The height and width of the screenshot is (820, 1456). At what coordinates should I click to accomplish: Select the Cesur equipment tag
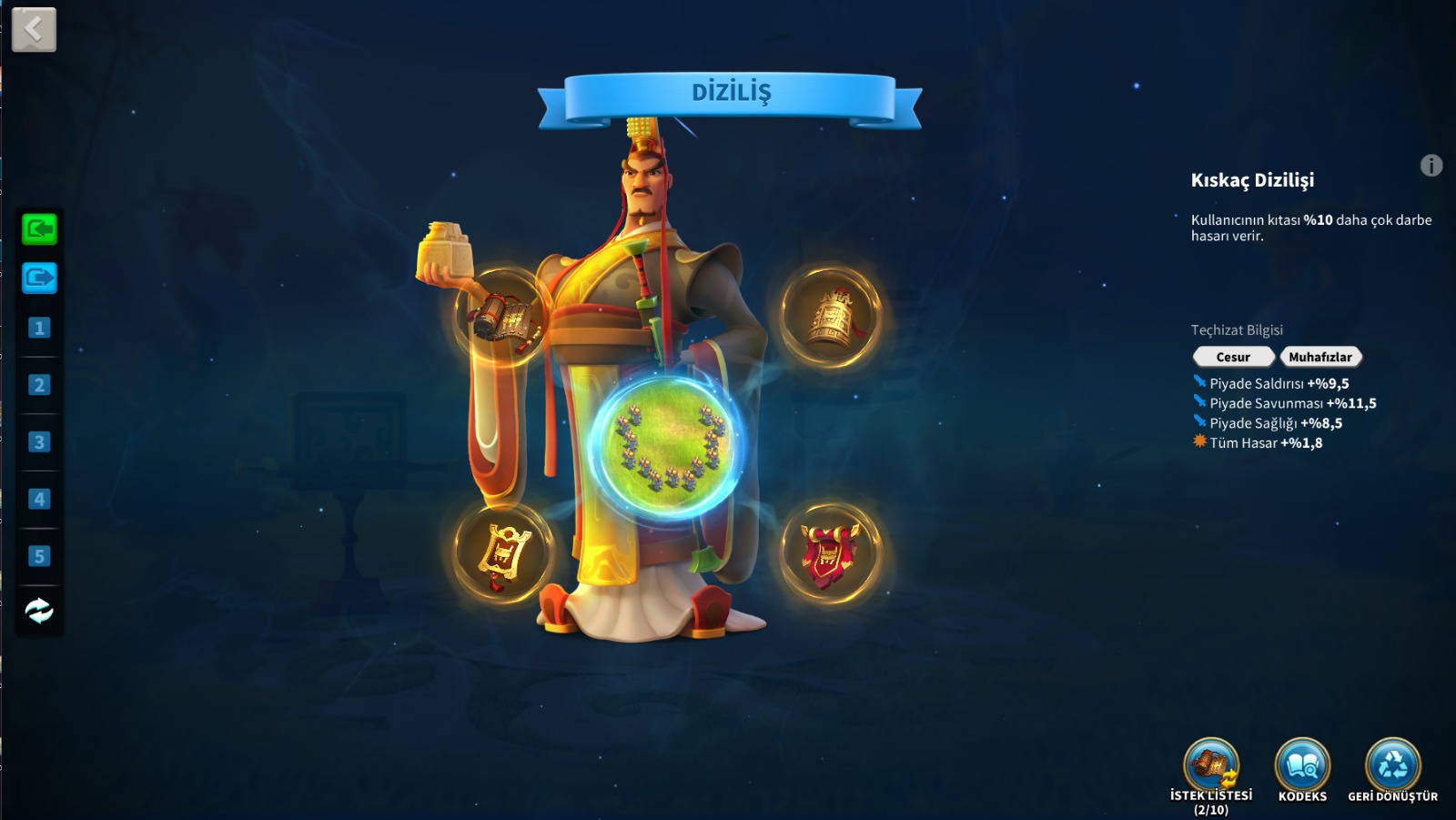pyautogui.click(x=1233, y=357)
